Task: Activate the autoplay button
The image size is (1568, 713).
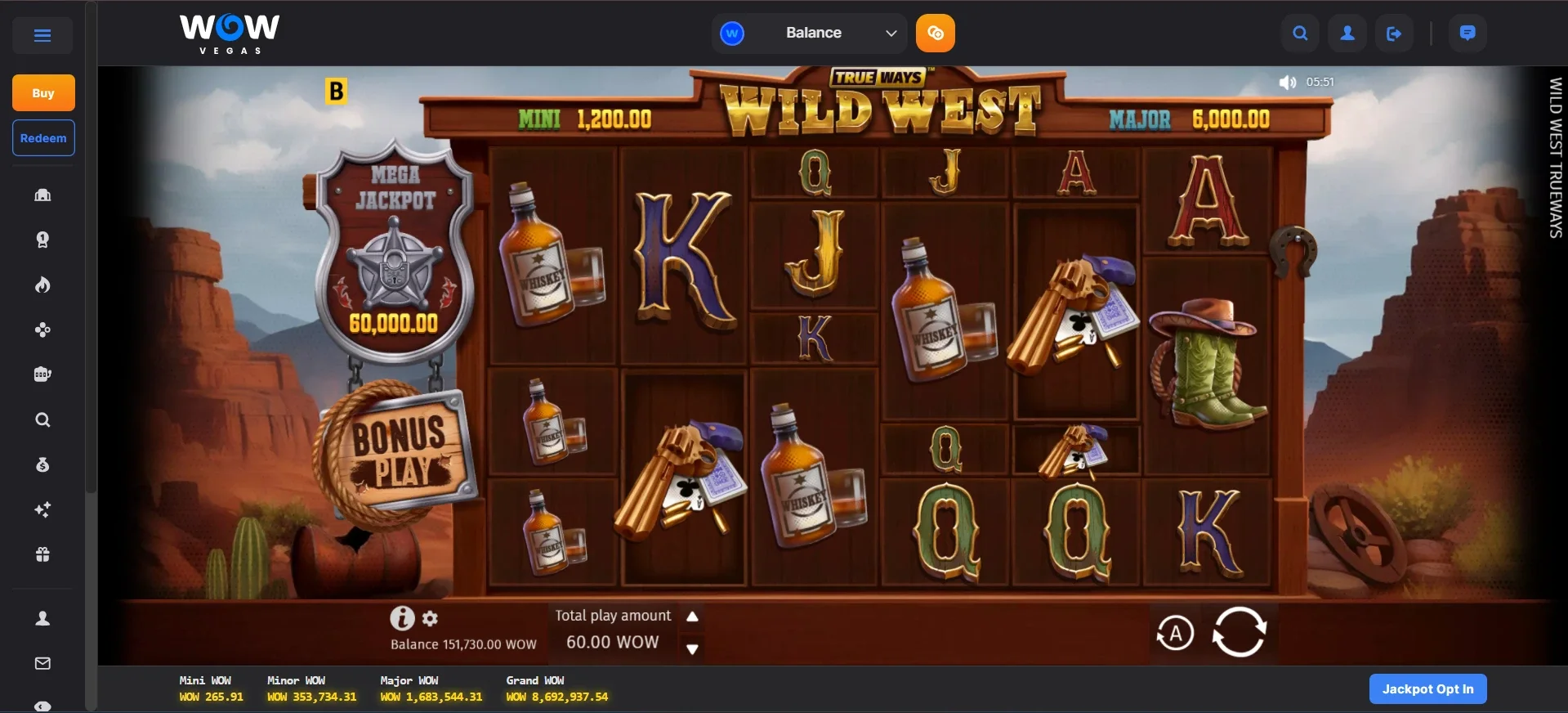Action: point(1175,634)
